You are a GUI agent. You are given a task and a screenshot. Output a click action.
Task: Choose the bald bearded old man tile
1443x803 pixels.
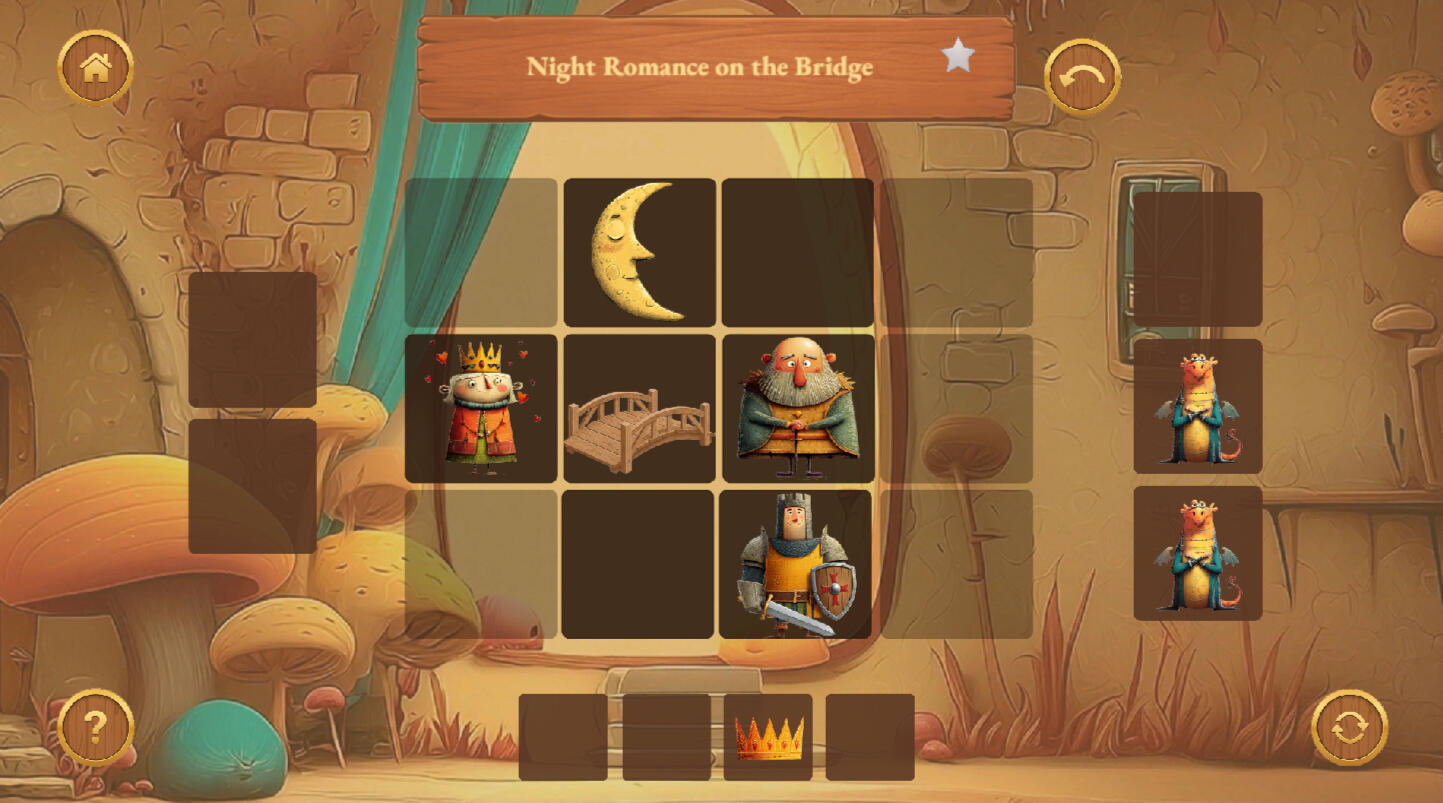coord(797,408)
